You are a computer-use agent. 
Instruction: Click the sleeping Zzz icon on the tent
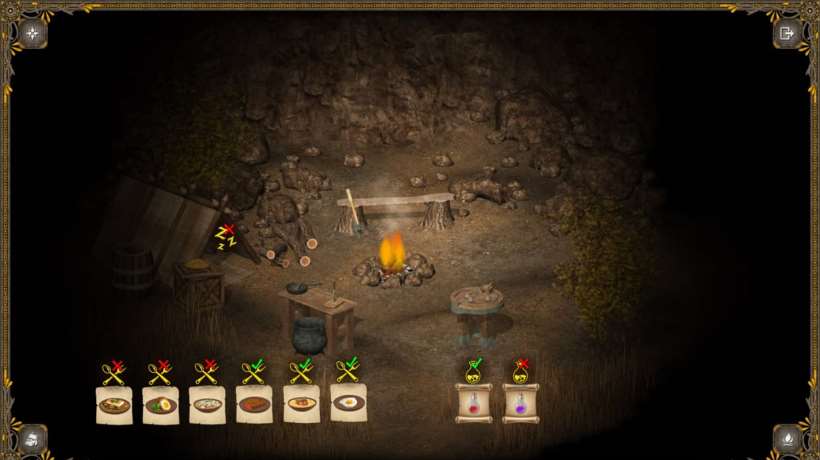point(225,236)
